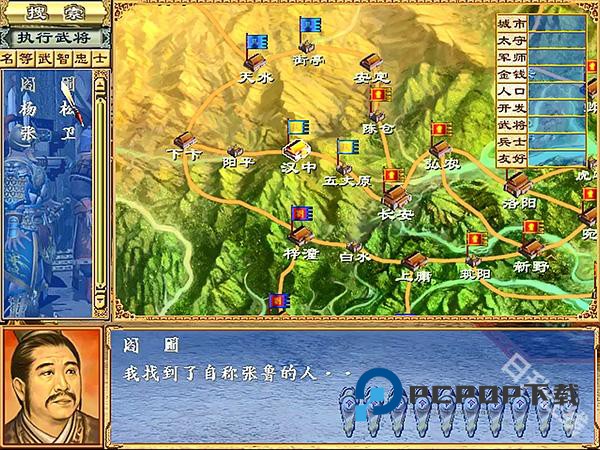600x450 pixels.
Task: Choose the city 上庸 on the map
Action: coord(413,260)
